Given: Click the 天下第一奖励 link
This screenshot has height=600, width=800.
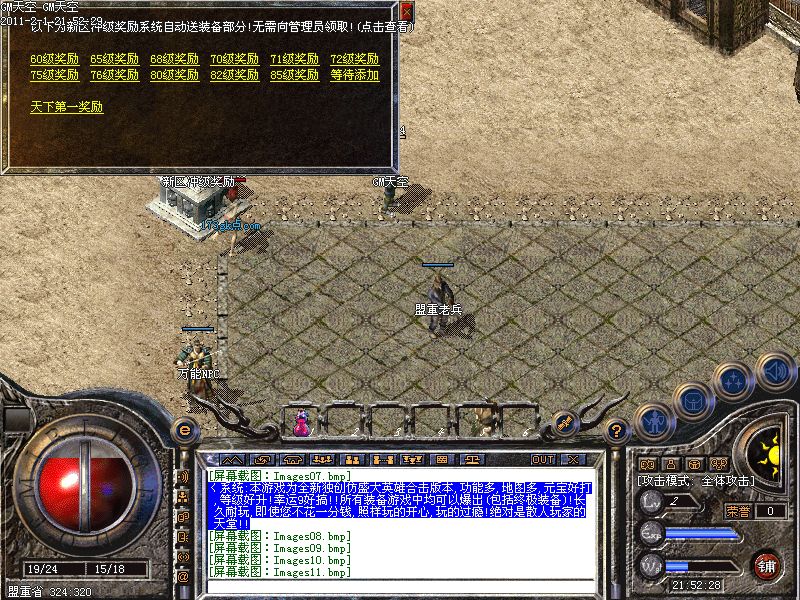Looking at the screenshot, I should pyautogui.click(x=66, y=107).
